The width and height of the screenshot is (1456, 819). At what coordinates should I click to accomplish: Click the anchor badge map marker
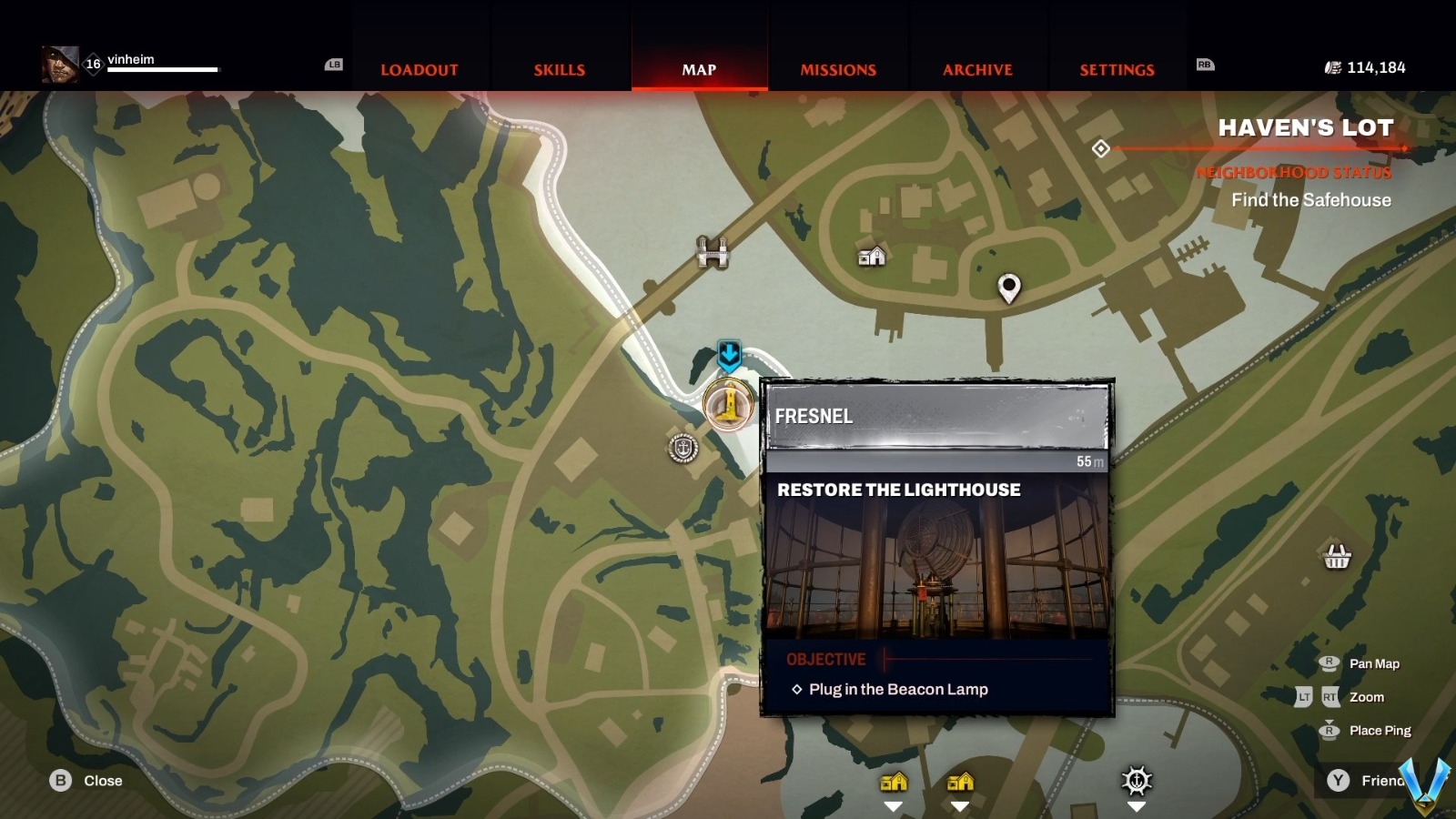coord(682,448)
